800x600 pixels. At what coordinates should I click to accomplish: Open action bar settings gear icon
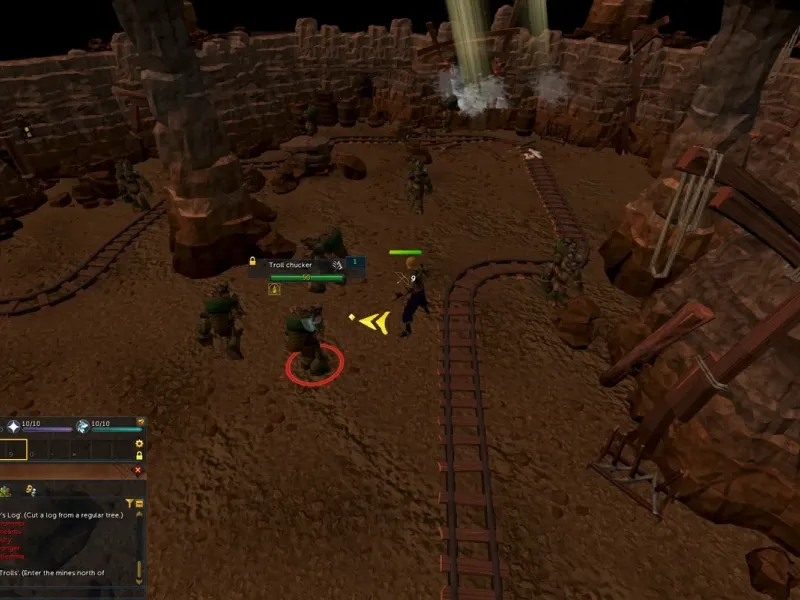(x=140, y=443)
